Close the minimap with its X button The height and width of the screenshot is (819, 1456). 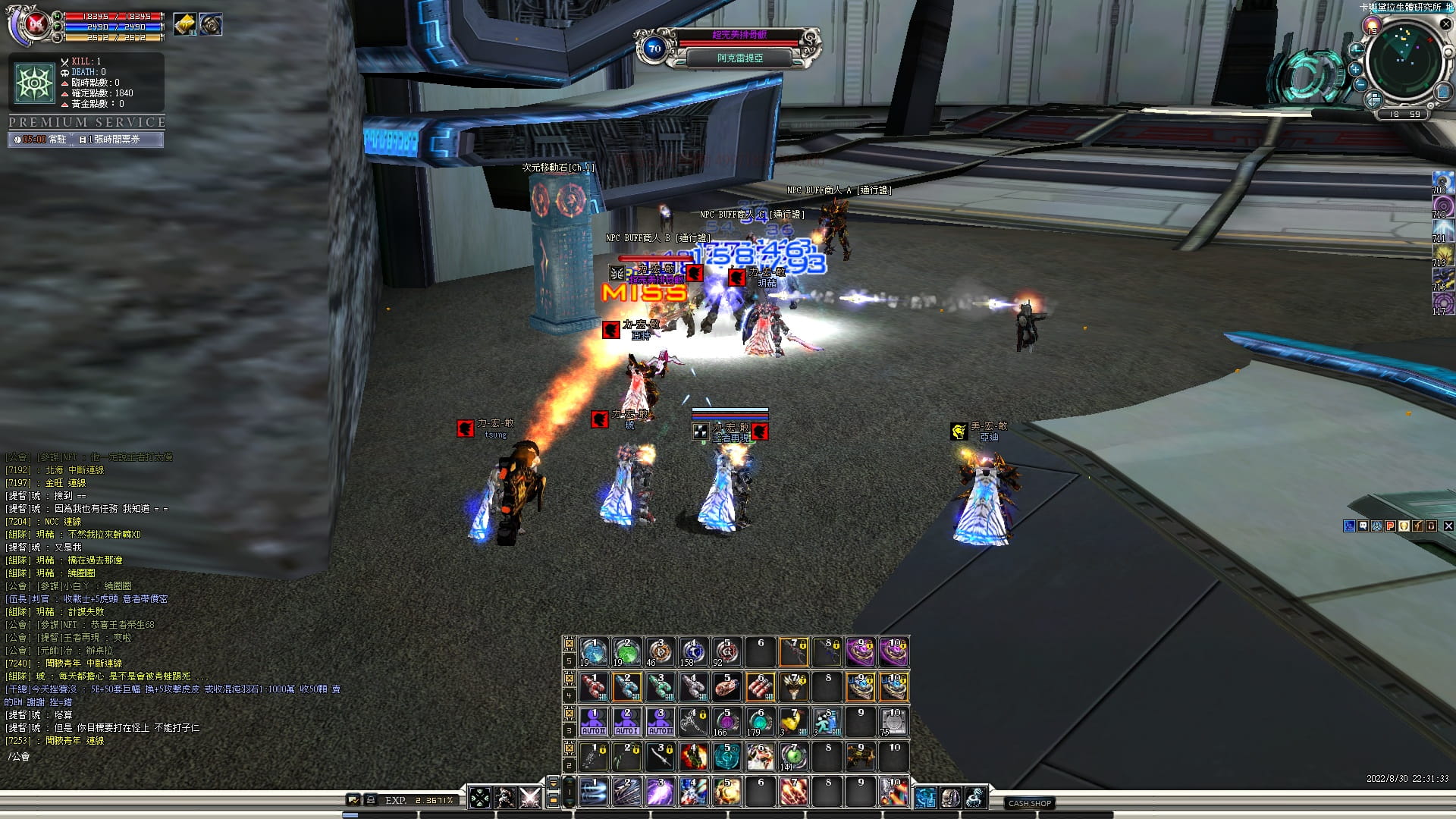(1445, 25)
